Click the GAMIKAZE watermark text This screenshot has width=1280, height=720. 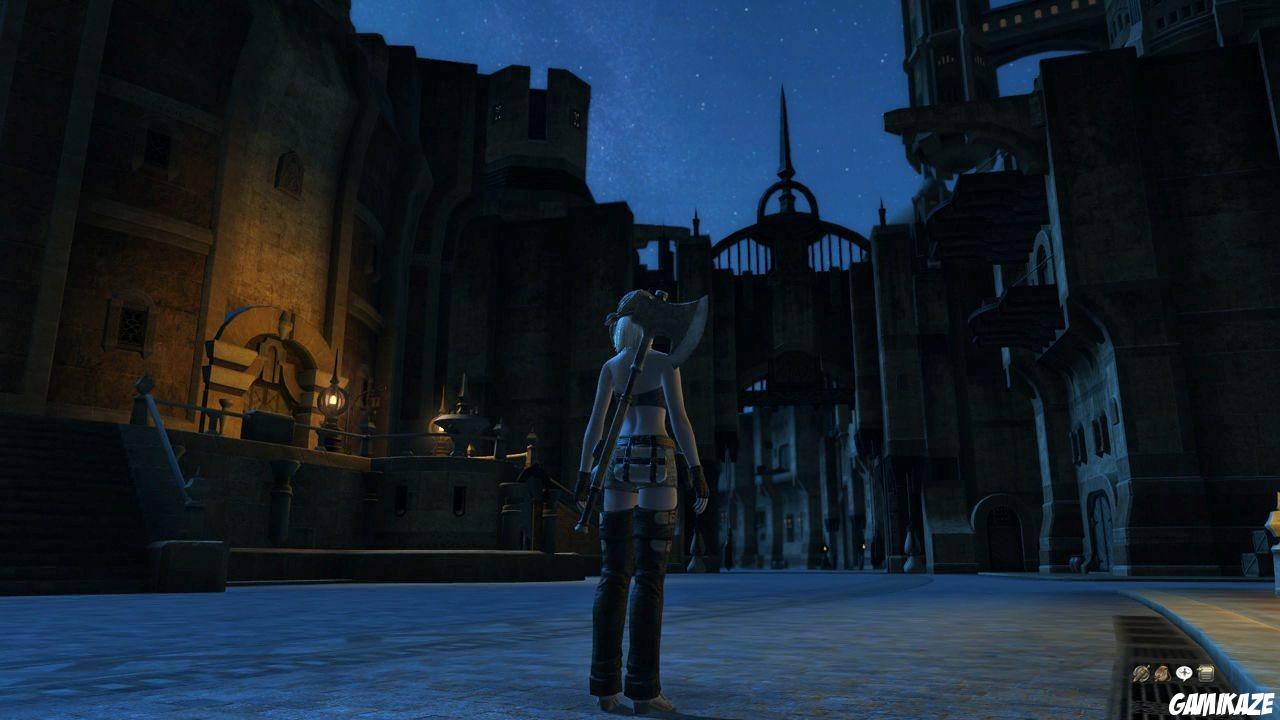(1222, 703)
